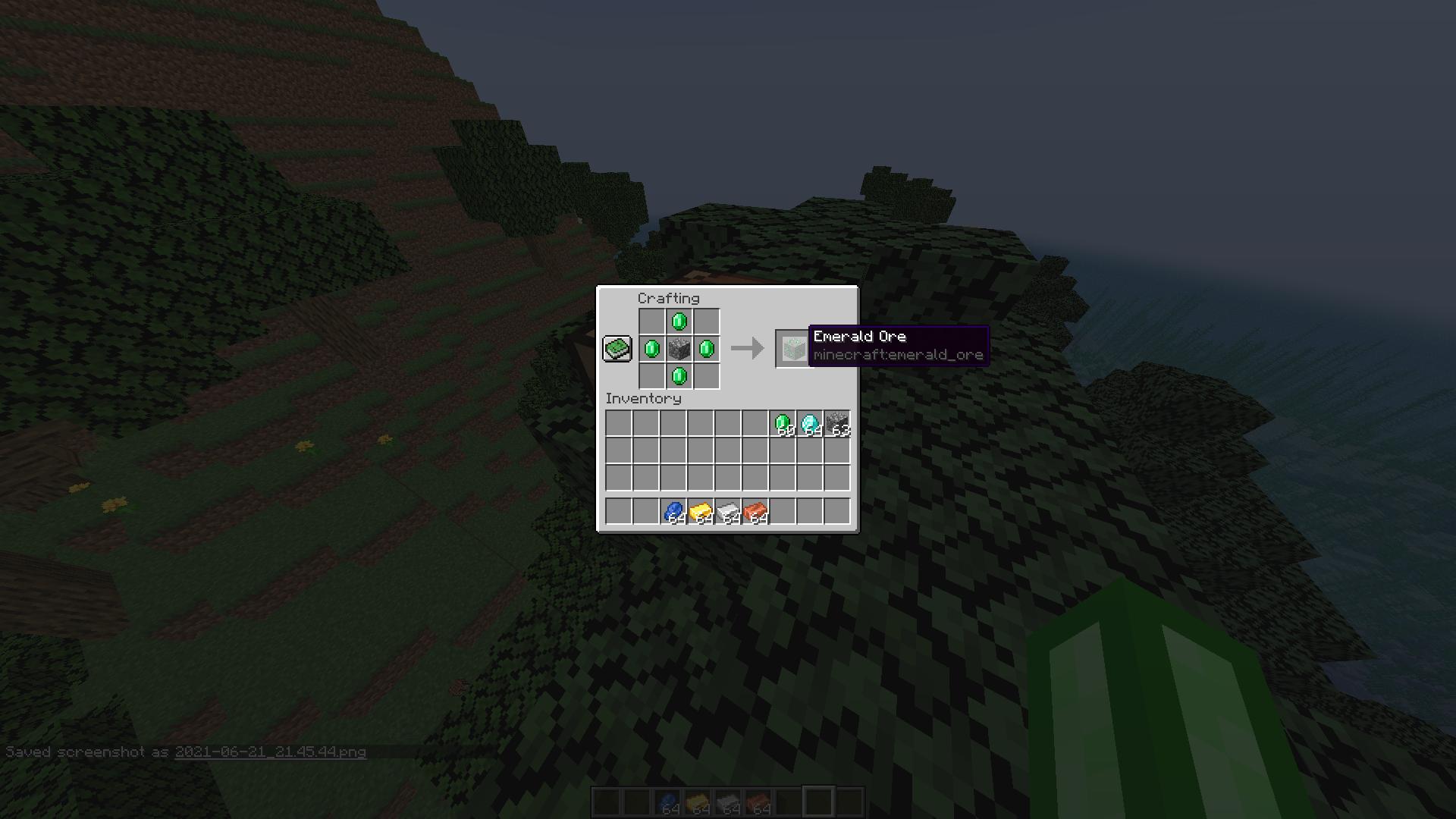
Task: Grab the iron ingot stack
Action: (x=730, y=511)
